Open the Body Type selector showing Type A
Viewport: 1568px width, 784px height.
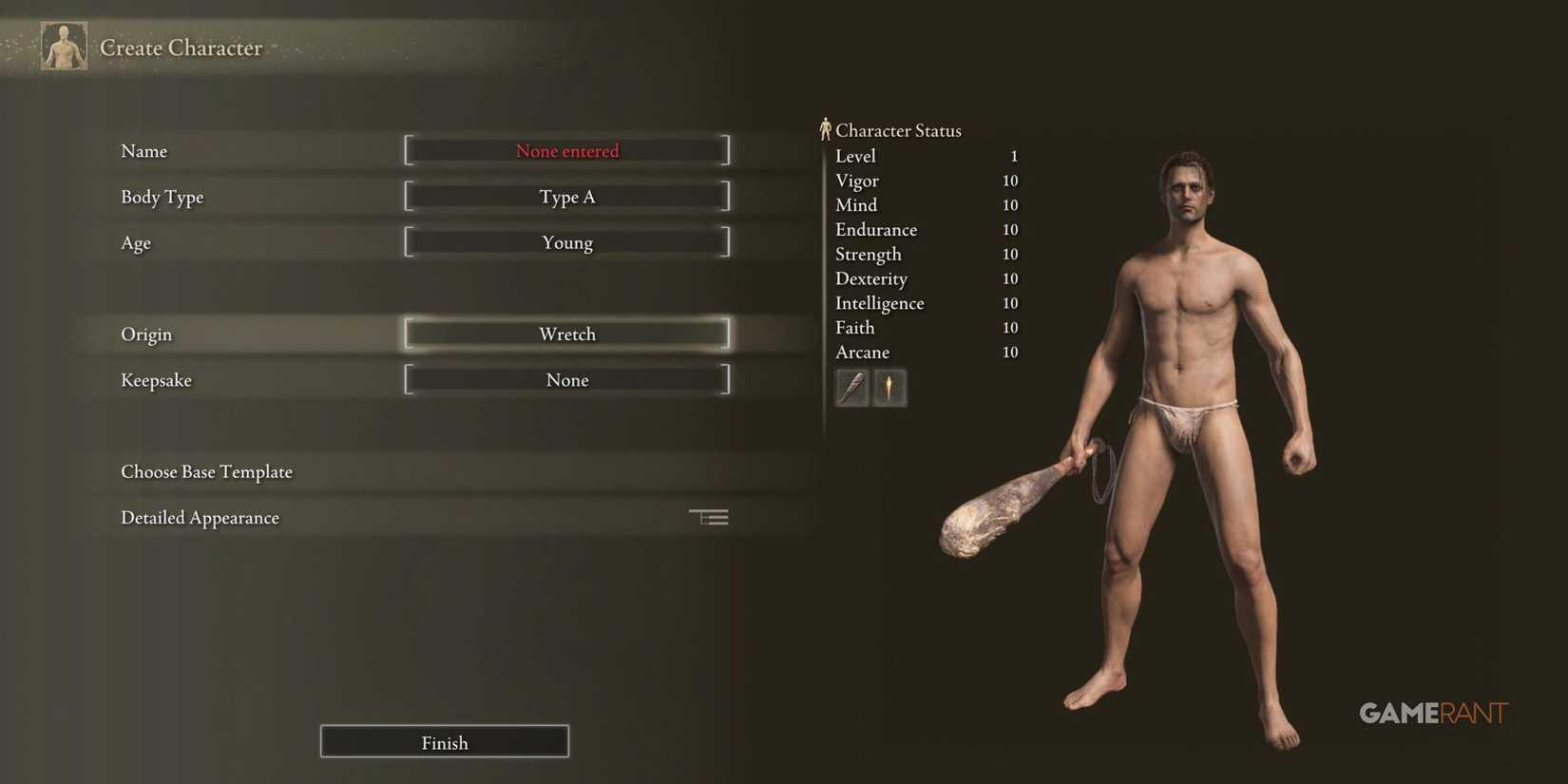pos(567,197)
